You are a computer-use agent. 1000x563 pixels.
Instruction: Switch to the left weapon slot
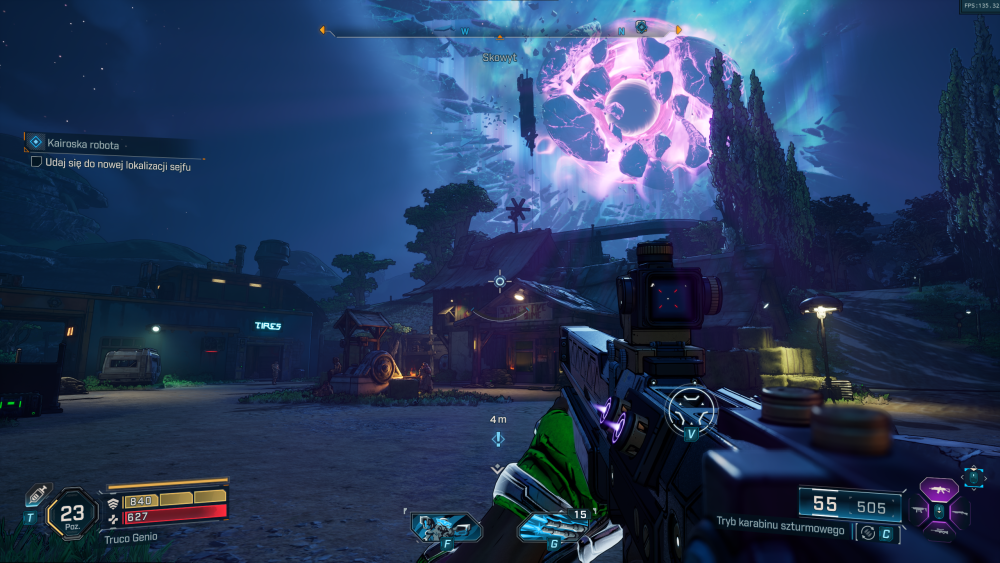(919, 513)
